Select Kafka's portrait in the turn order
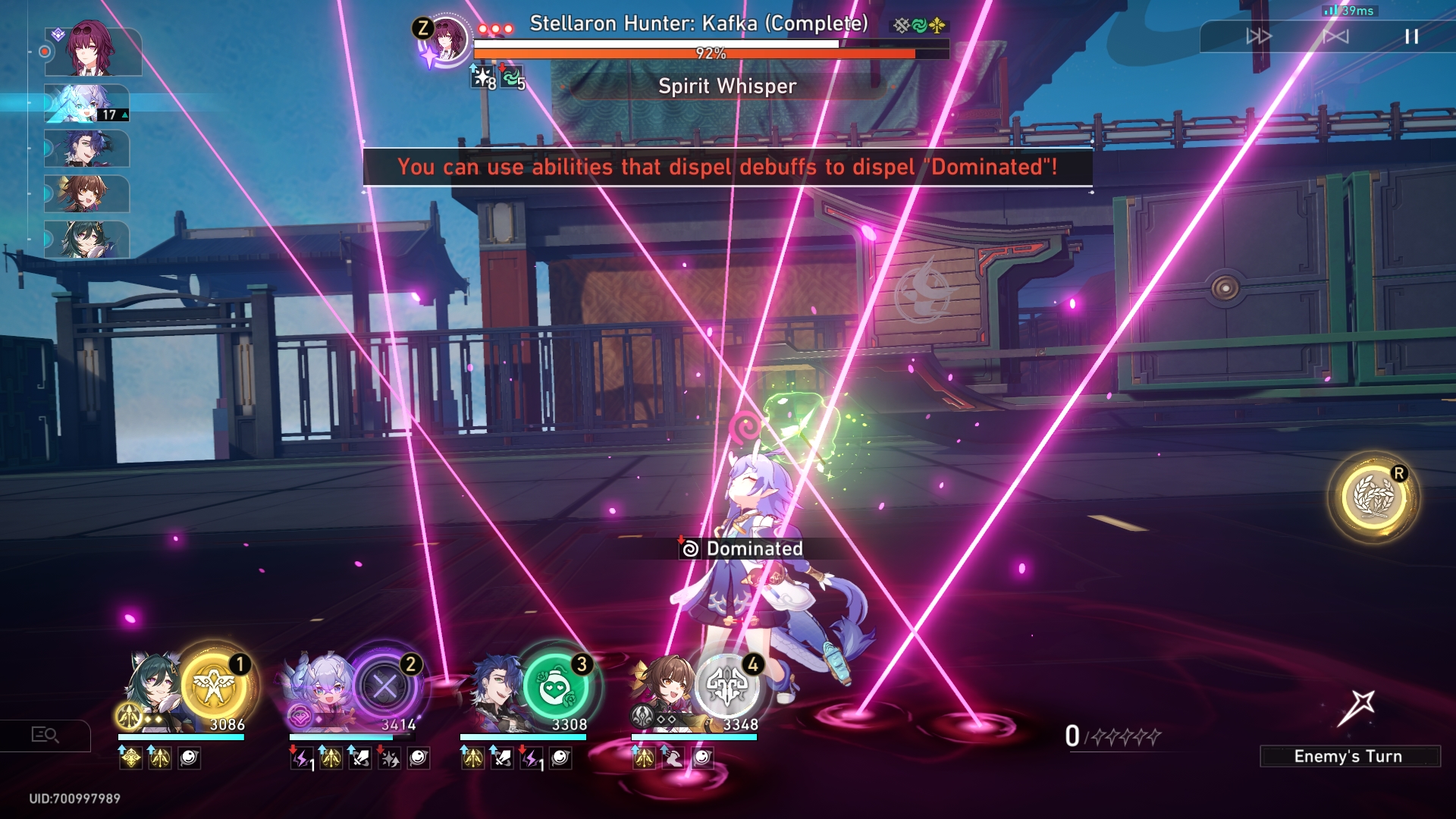Viewport: 1456px width, 819px height. click(x=93, y=50)
